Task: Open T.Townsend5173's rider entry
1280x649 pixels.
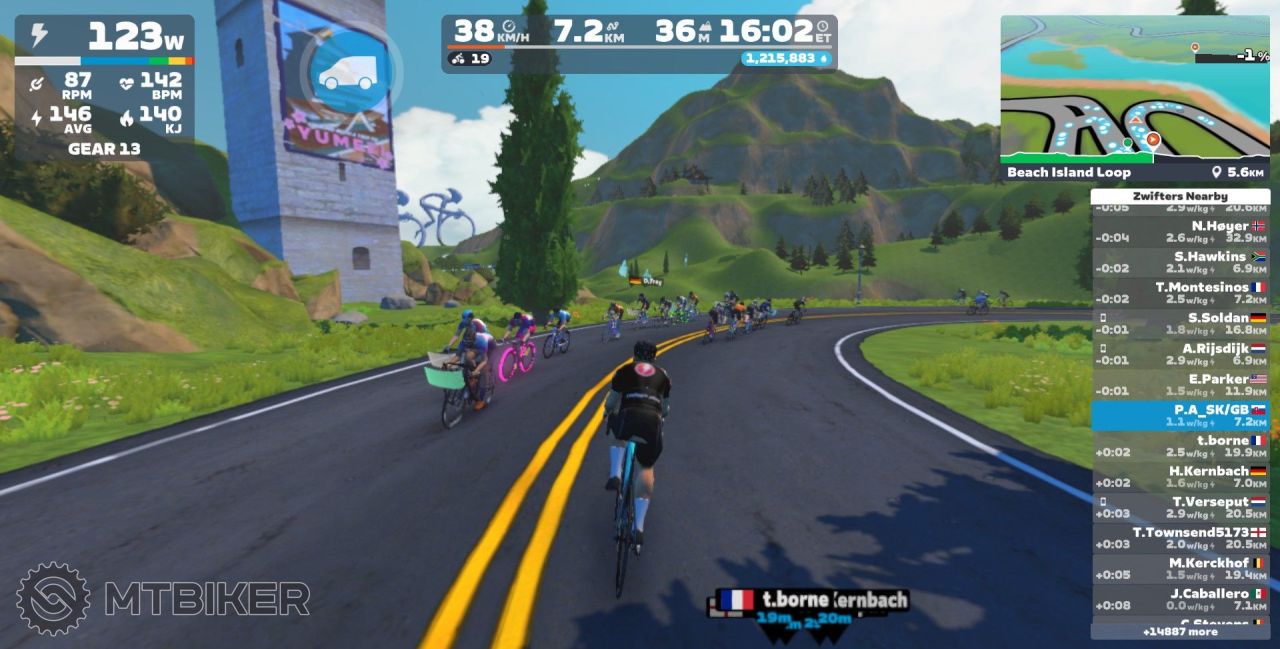Action: coord(1181,538)
